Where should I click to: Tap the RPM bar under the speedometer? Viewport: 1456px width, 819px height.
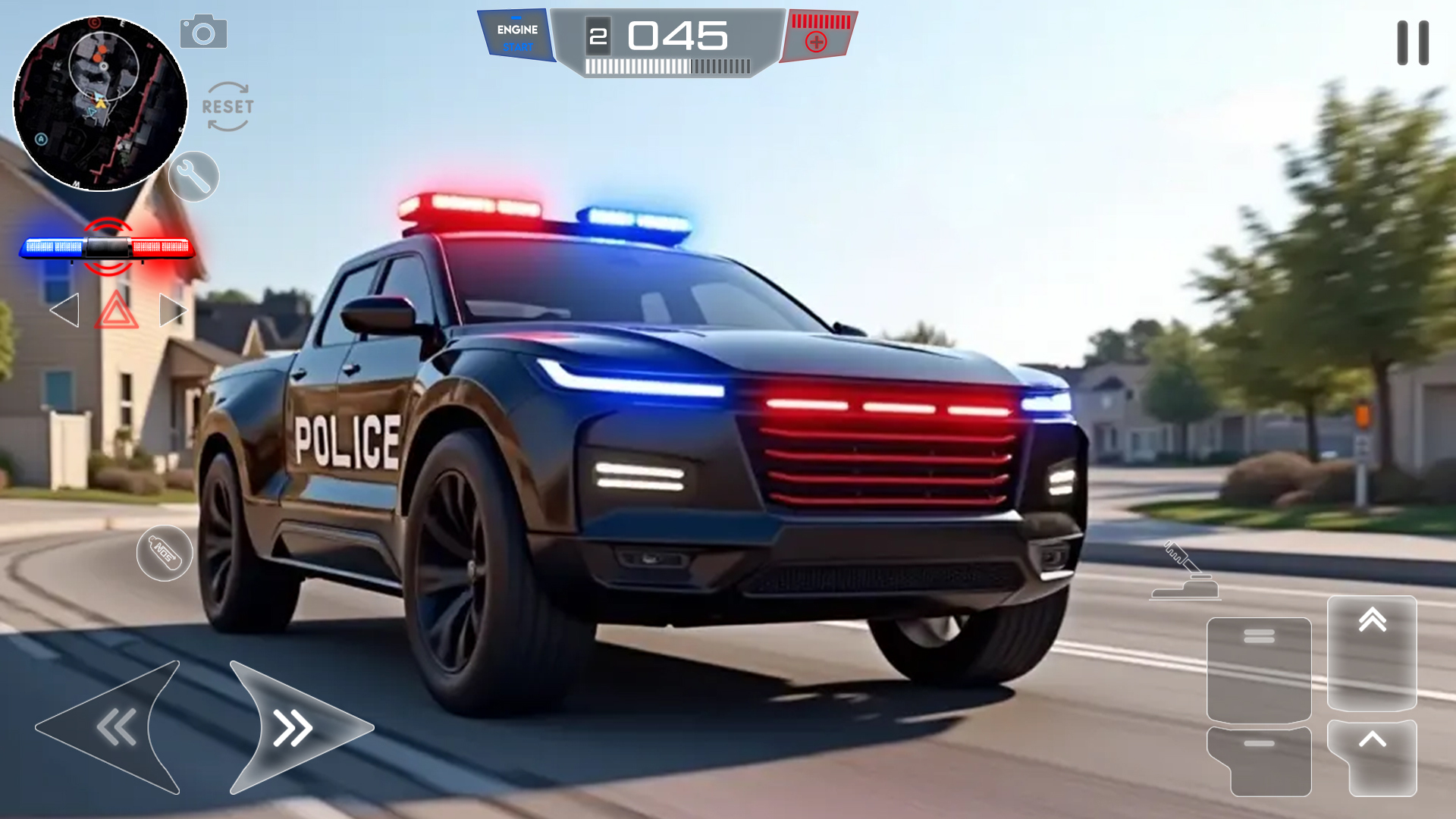pos(666,68)
